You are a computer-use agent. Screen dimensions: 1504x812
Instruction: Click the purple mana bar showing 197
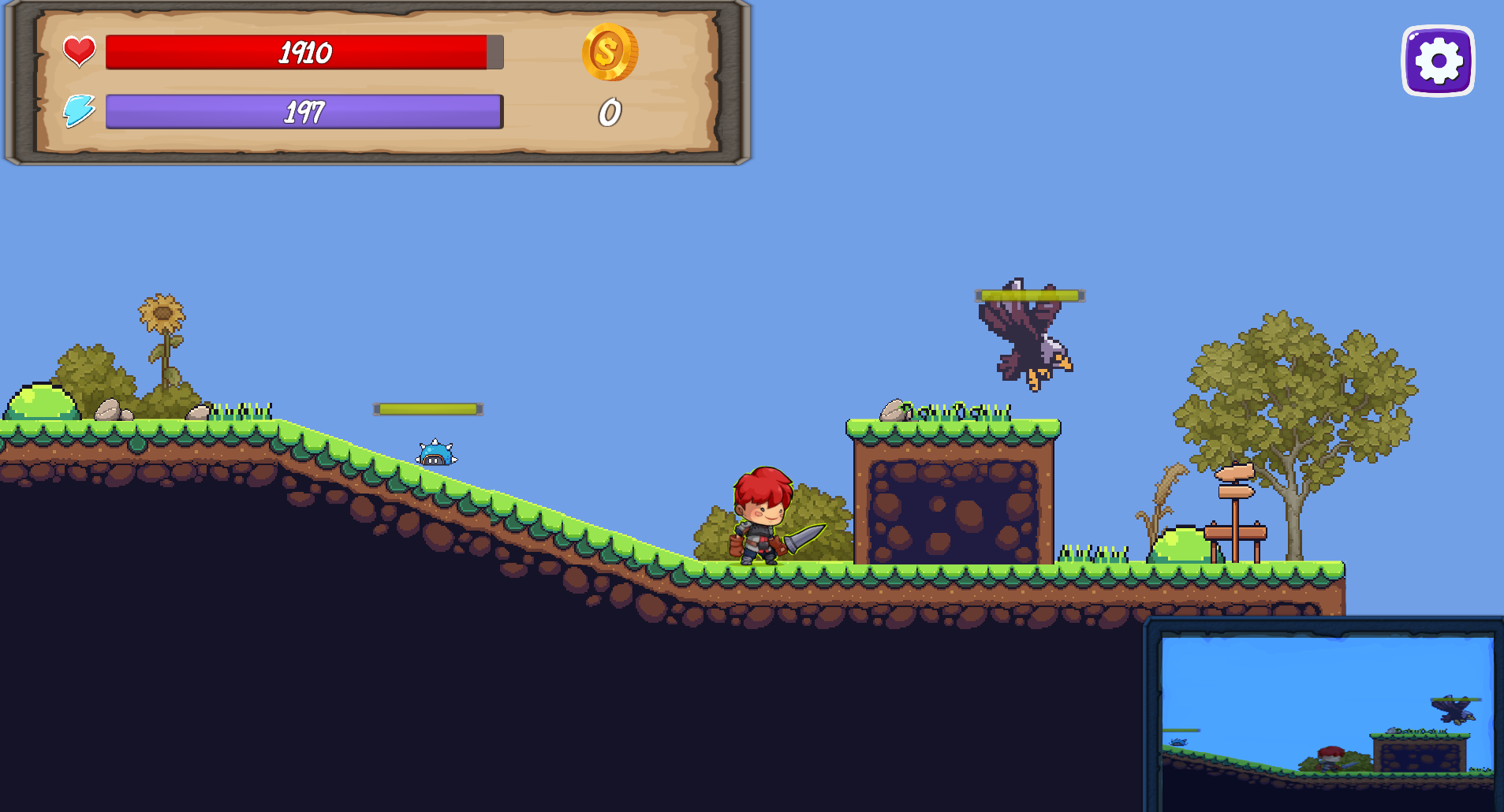click(304, 111)
